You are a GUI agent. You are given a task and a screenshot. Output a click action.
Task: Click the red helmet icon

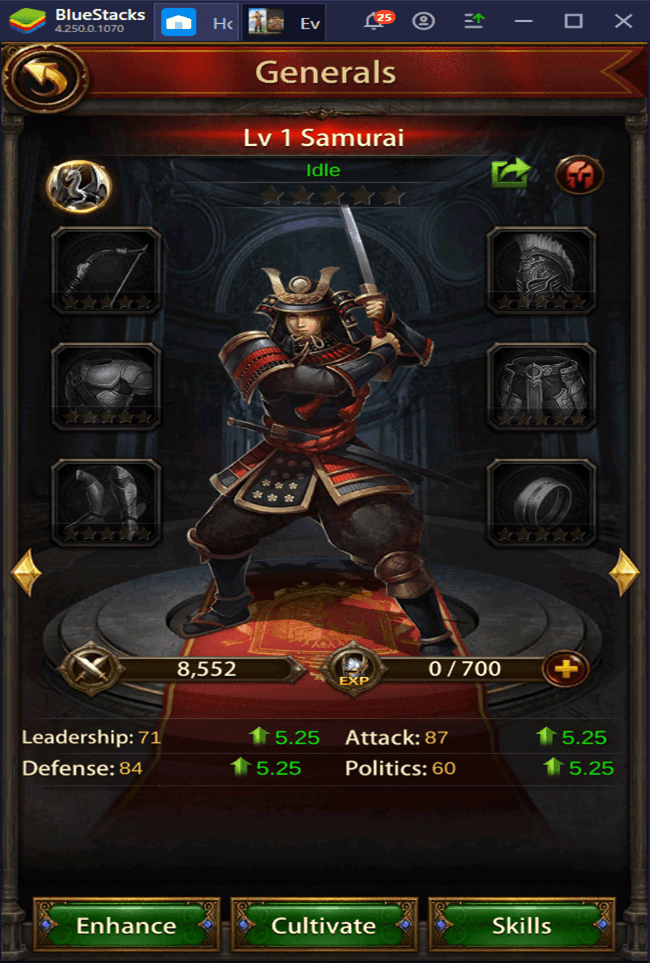579,175
